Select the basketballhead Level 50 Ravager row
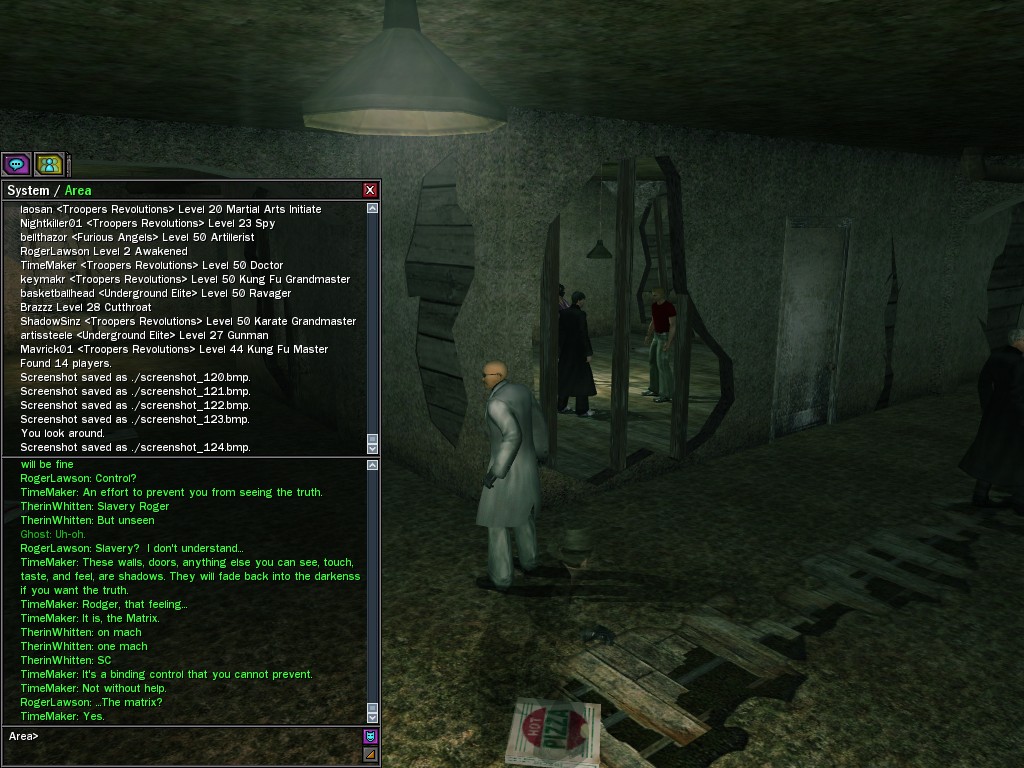Viewport: 1024px width, 768px height. click(155, 293)
